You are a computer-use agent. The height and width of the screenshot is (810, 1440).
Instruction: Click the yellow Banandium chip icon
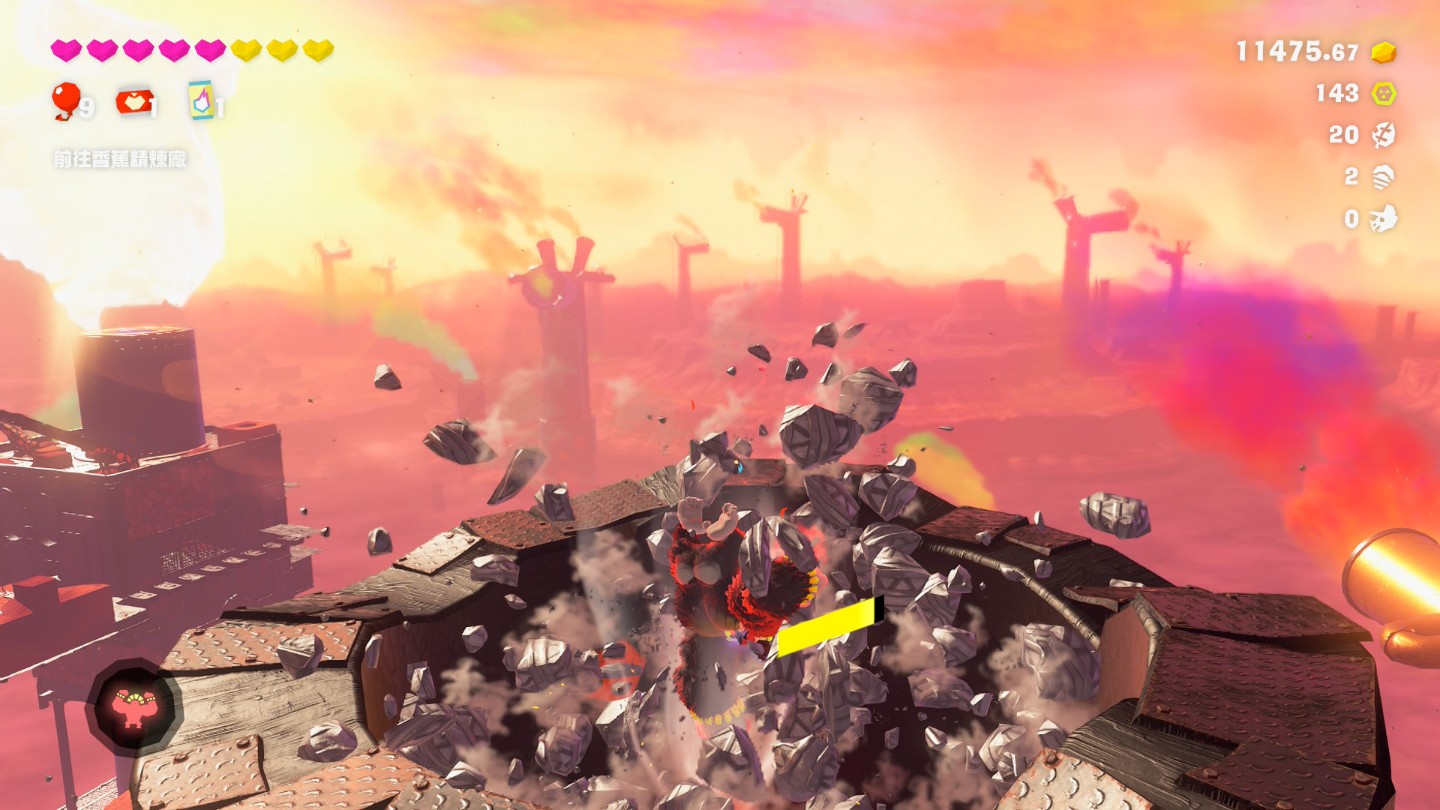point(1383,93)
